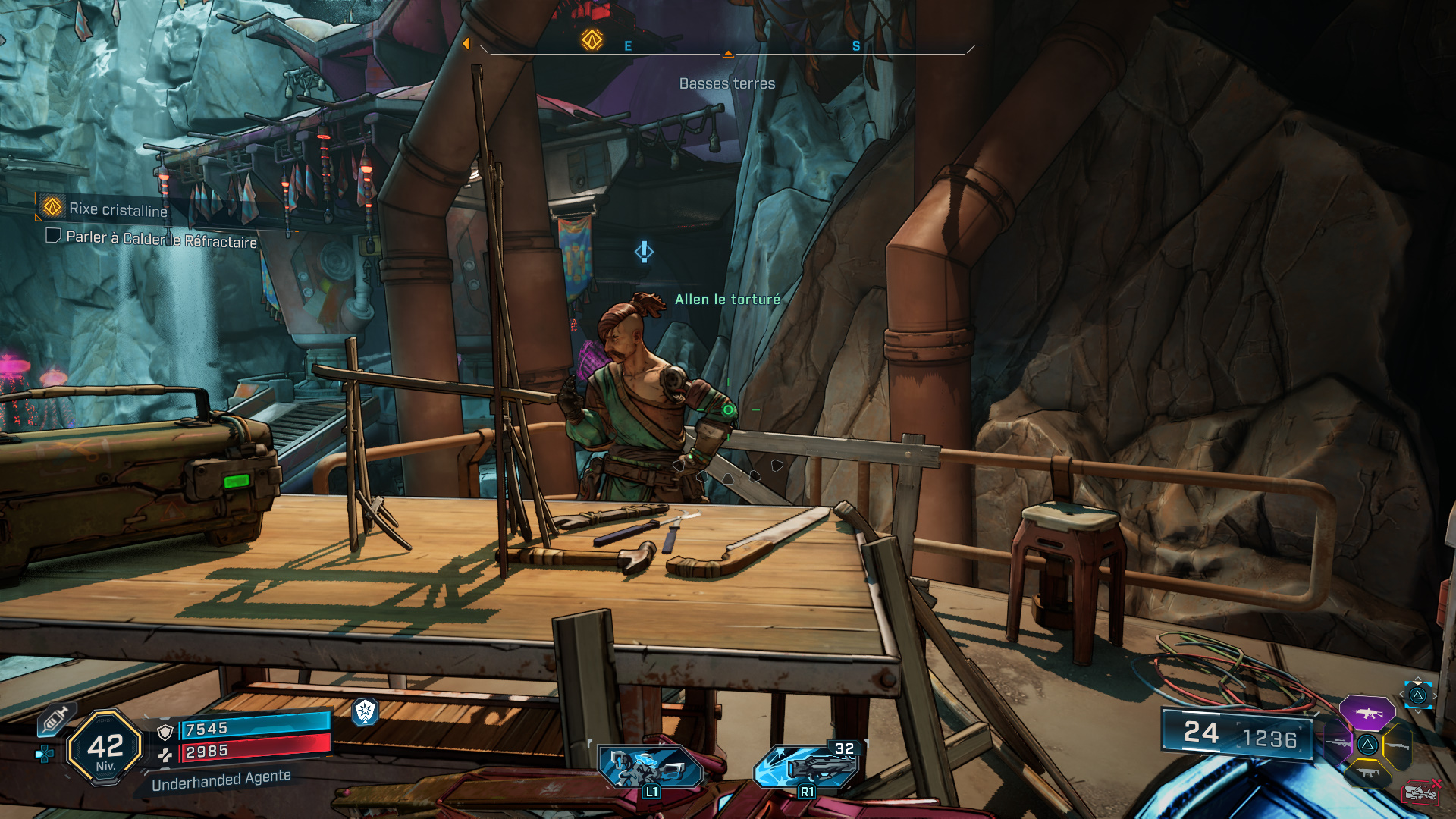Image resolution: width=1456 pixels, height=819 pixels.
Task: Select the blue exclamation mission marker
Action: pos(644,252)
